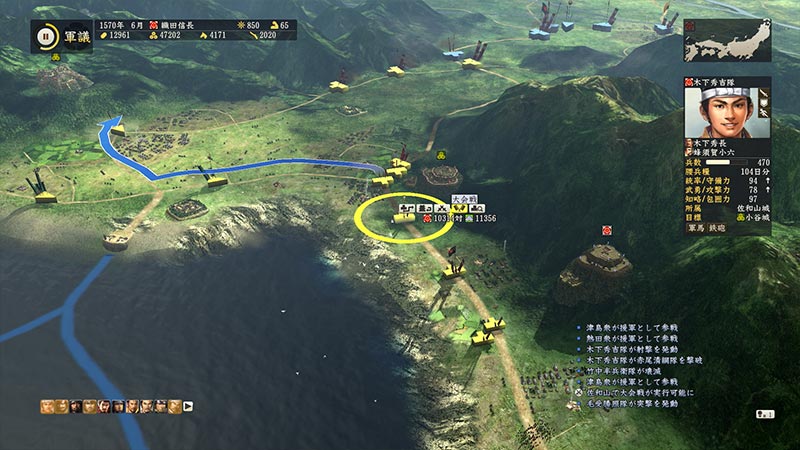Select the yellow-circled army unit
This screenshot has height=450, width=800.
(x=405, y=217)
